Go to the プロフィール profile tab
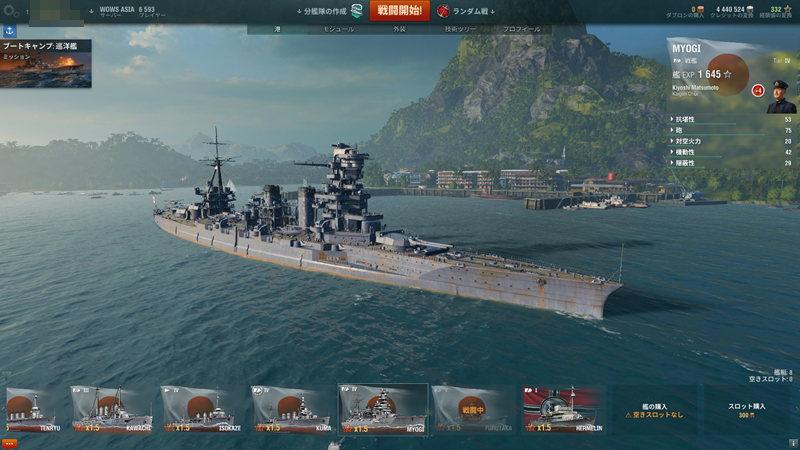800x450 pixels. (x=521, y=29)
